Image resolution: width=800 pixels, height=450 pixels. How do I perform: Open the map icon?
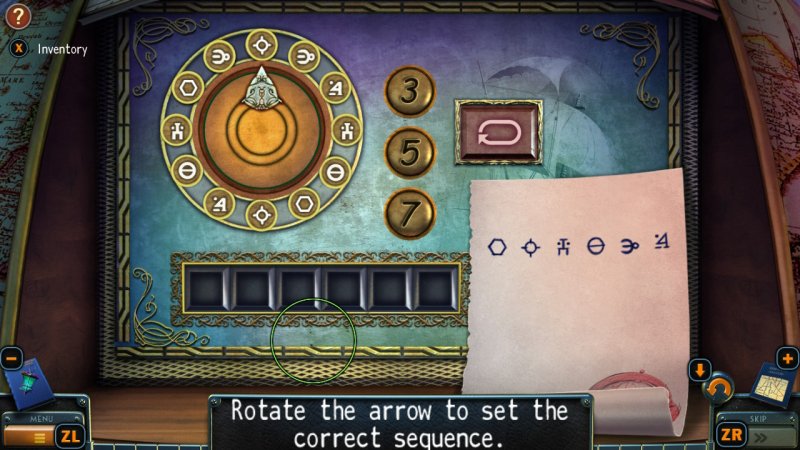tap(770, 383)
